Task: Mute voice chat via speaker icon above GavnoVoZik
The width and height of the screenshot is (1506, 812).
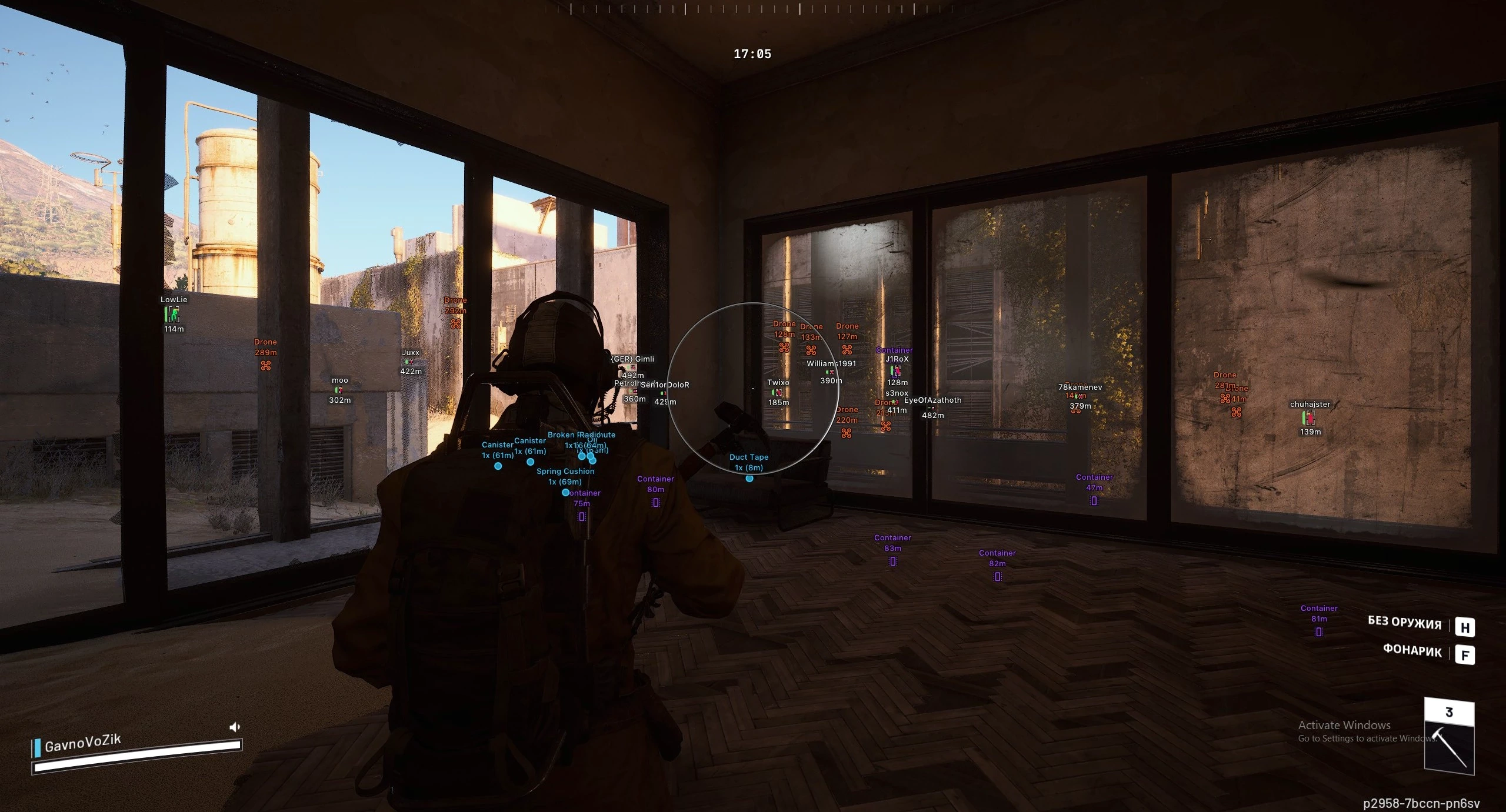Action: 236,726
